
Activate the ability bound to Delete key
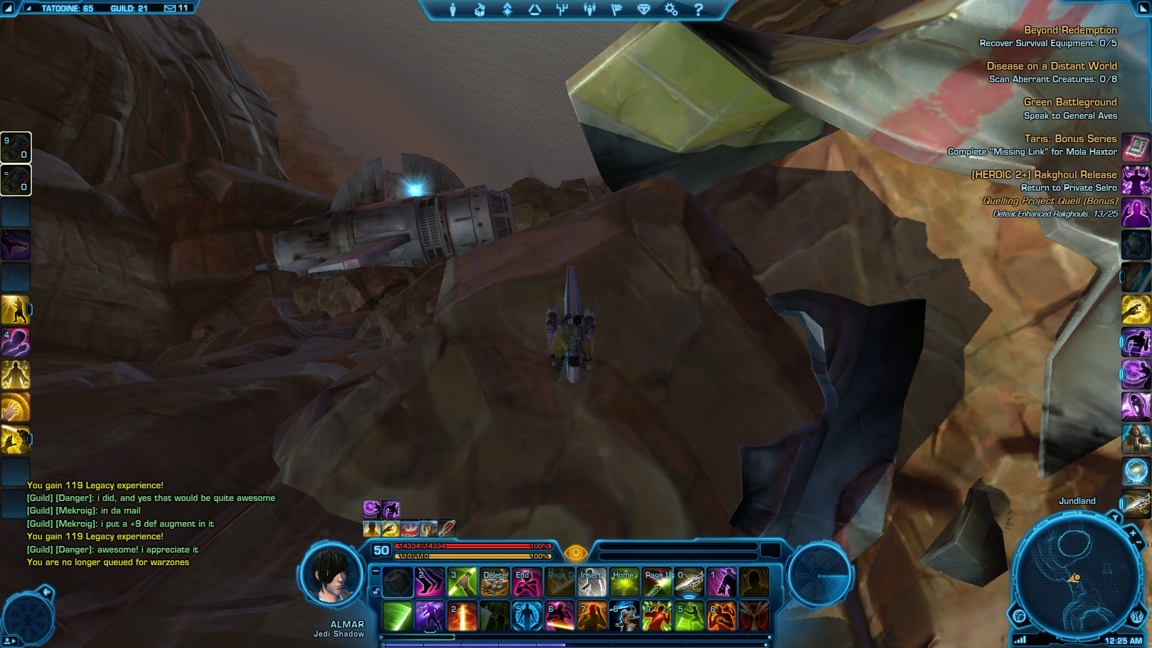click(x=495, y=583)
